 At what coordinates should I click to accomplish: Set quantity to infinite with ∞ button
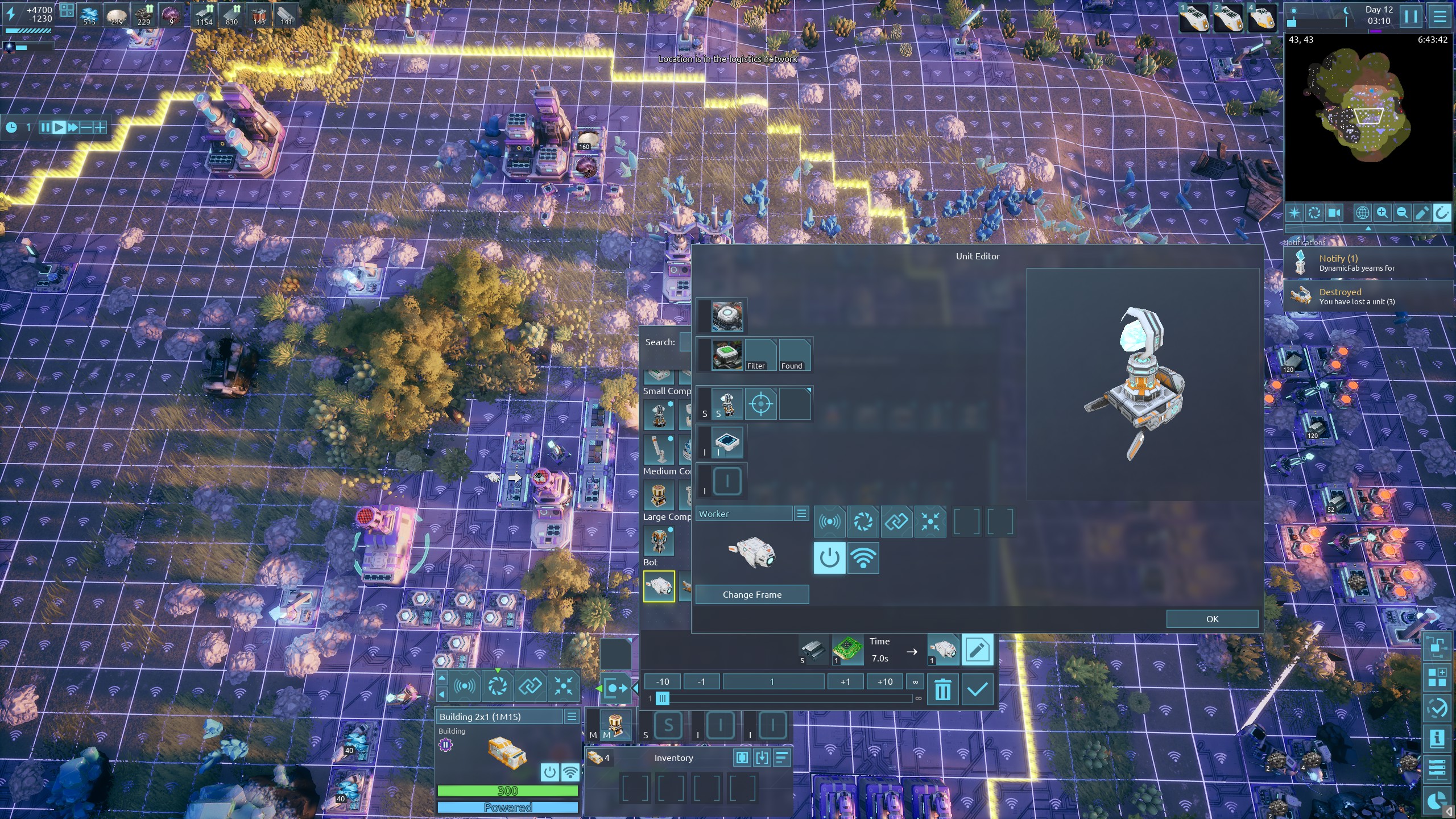915,681
